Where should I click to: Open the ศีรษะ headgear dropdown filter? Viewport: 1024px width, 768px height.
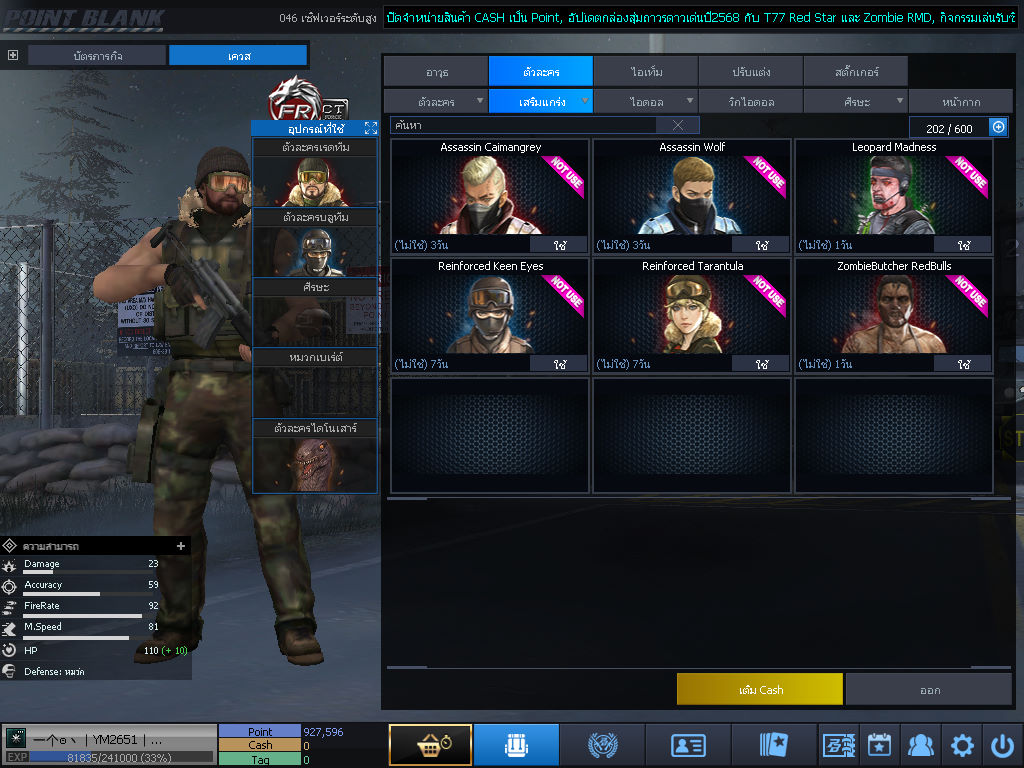point(855,101)
